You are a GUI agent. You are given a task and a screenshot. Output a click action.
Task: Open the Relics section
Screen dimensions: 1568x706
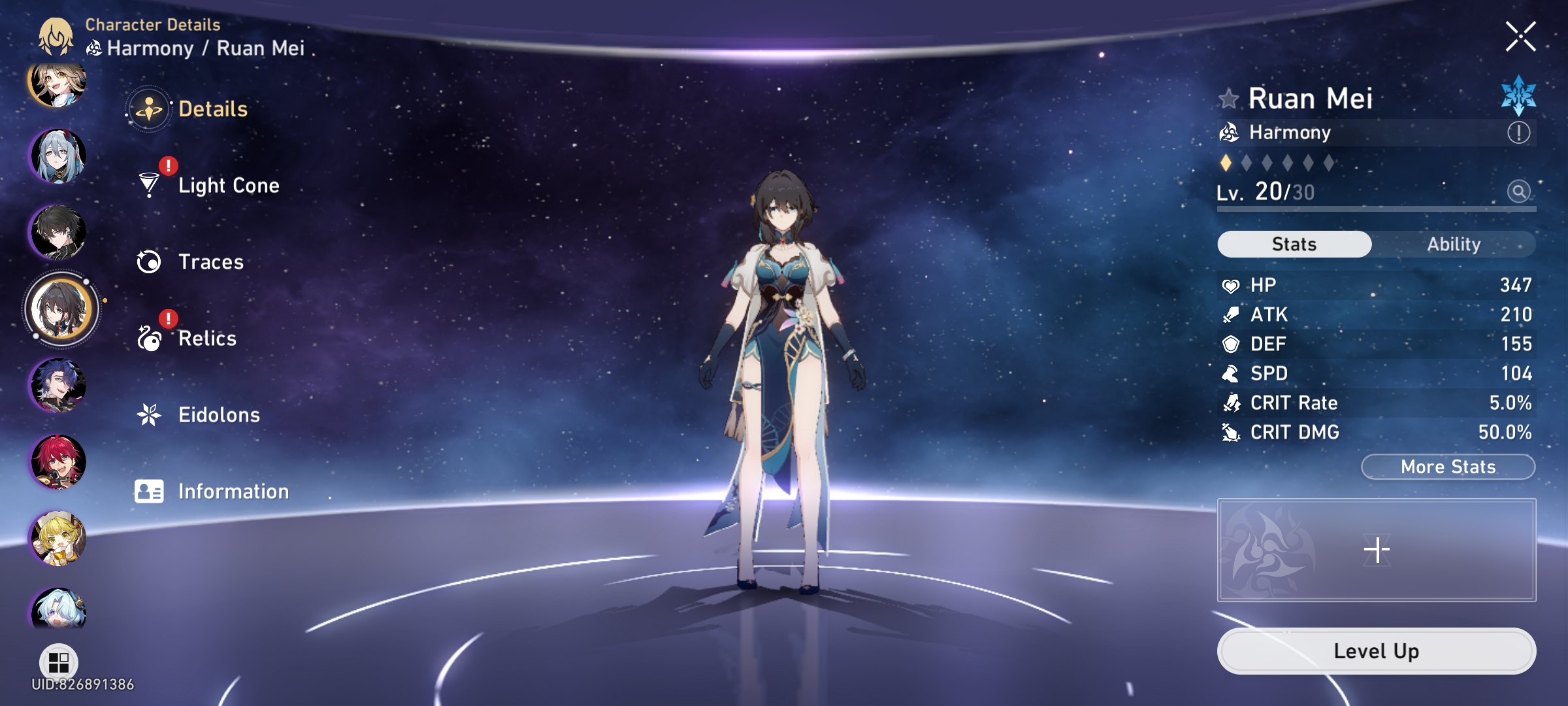tap(207, 338)
